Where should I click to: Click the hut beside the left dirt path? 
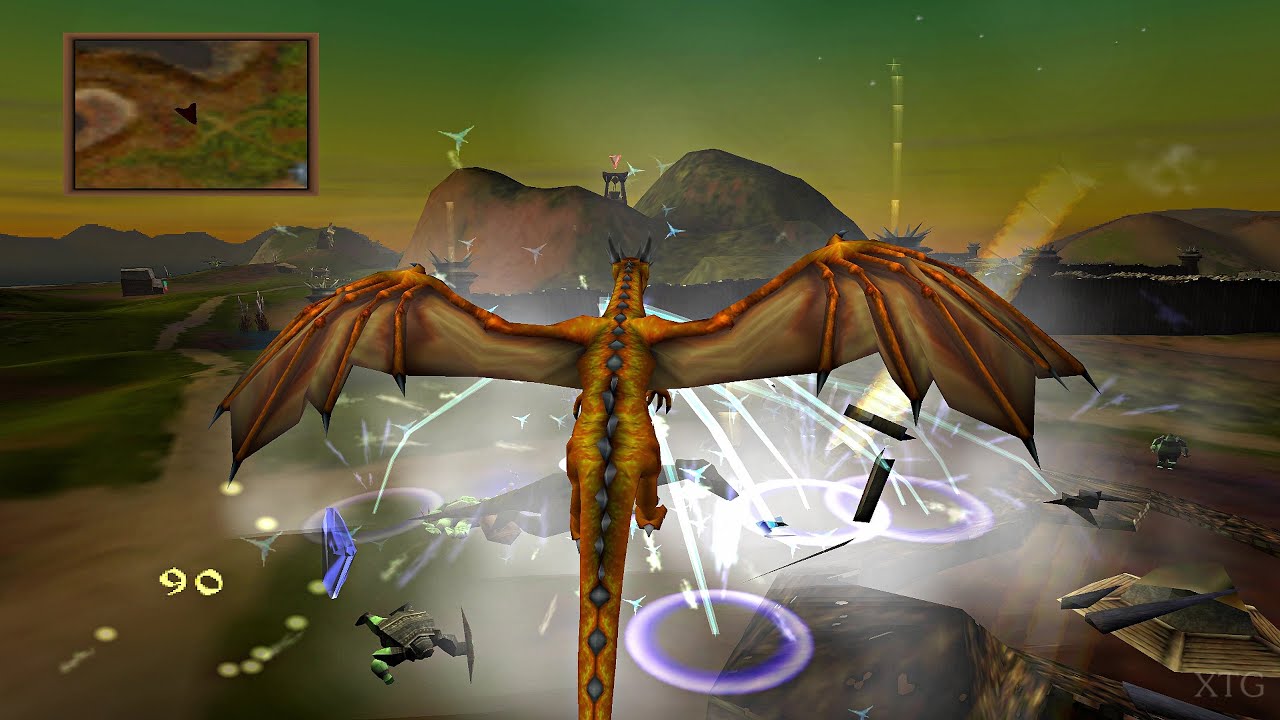click(140, 283)
